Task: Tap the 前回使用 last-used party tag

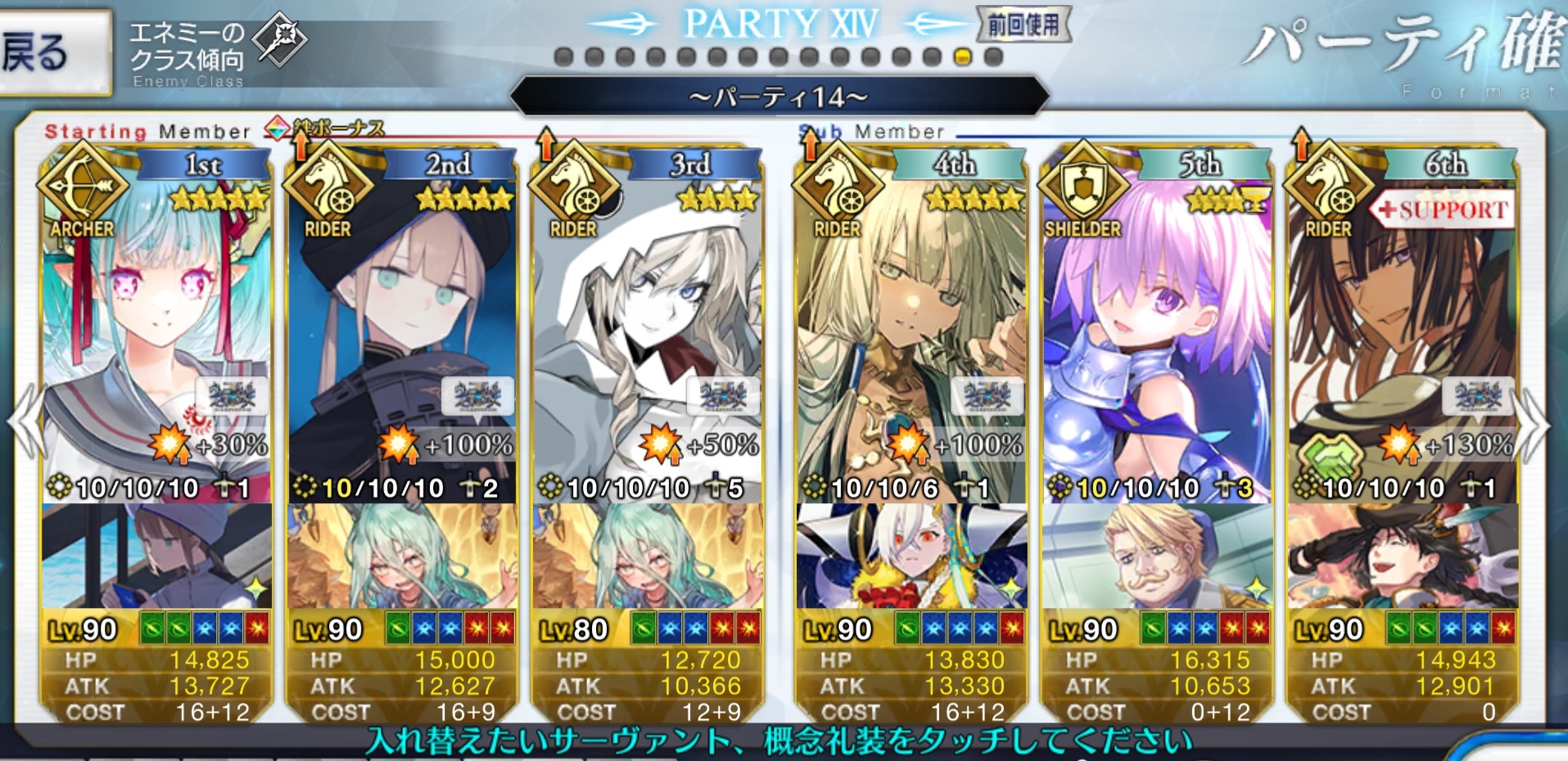Action: (1023, 25)
